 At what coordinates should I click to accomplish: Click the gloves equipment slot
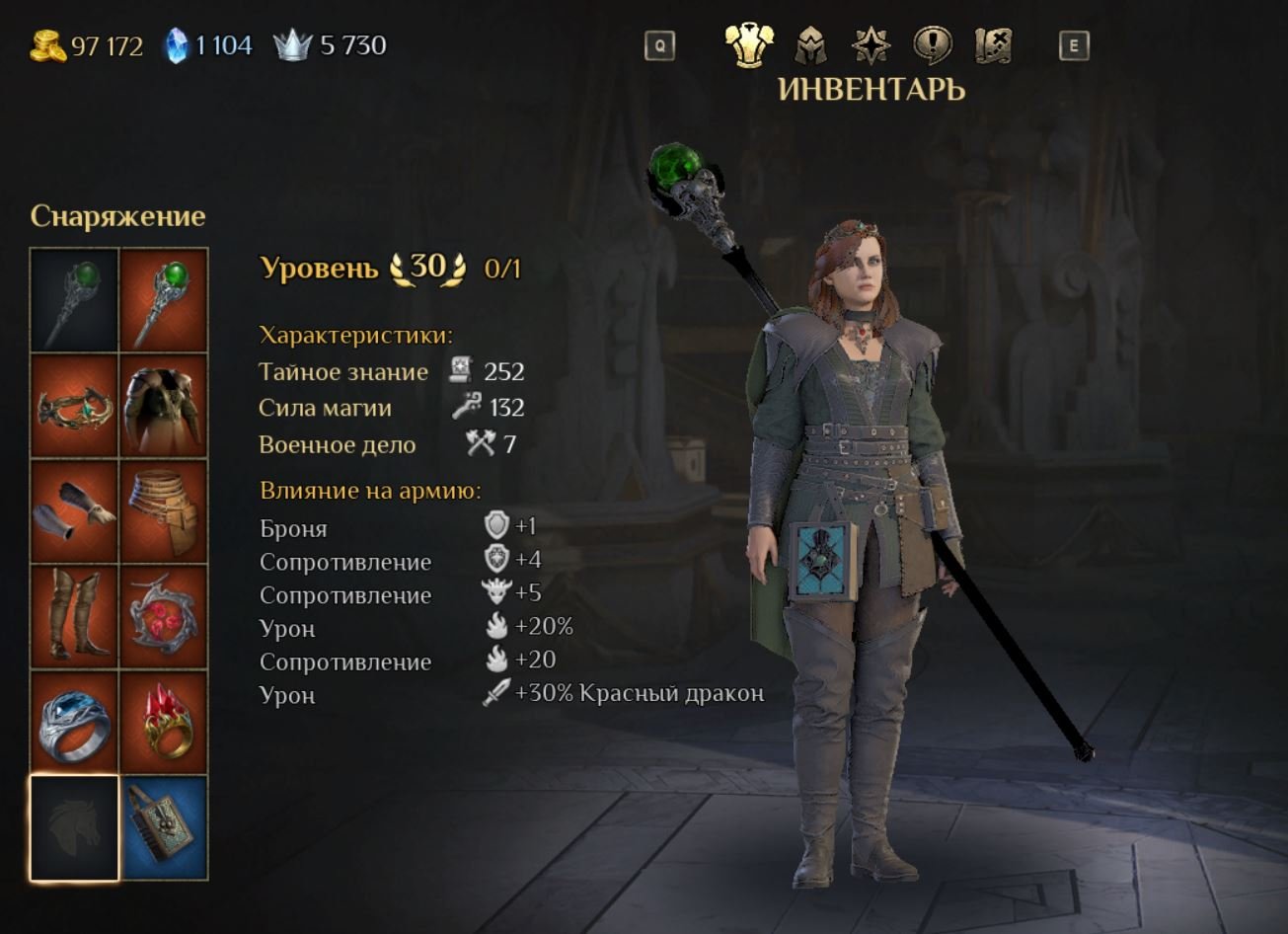[x=75, y=511]
